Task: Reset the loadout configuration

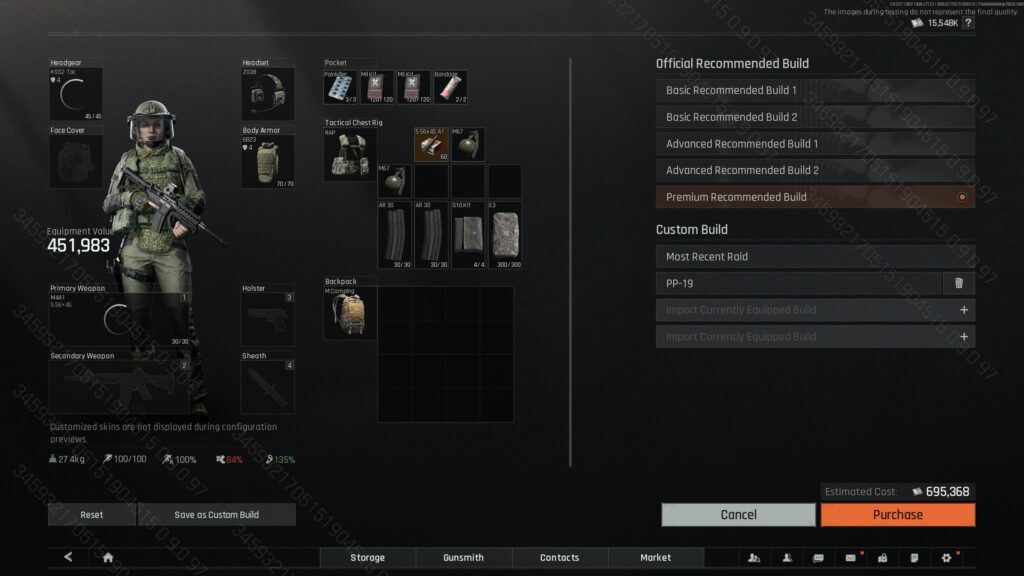Action: tap(92, 515)
